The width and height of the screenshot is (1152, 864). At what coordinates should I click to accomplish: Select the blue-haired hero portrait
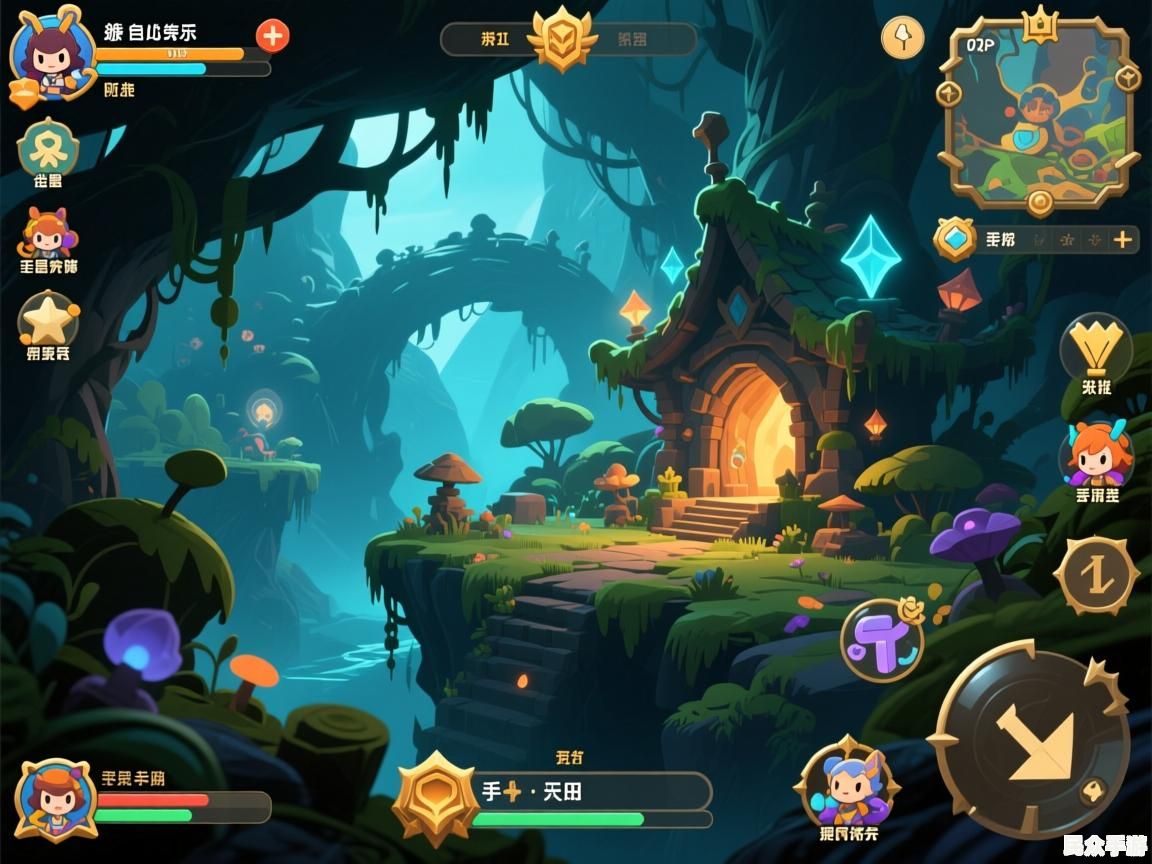click(x=847, y=785)
